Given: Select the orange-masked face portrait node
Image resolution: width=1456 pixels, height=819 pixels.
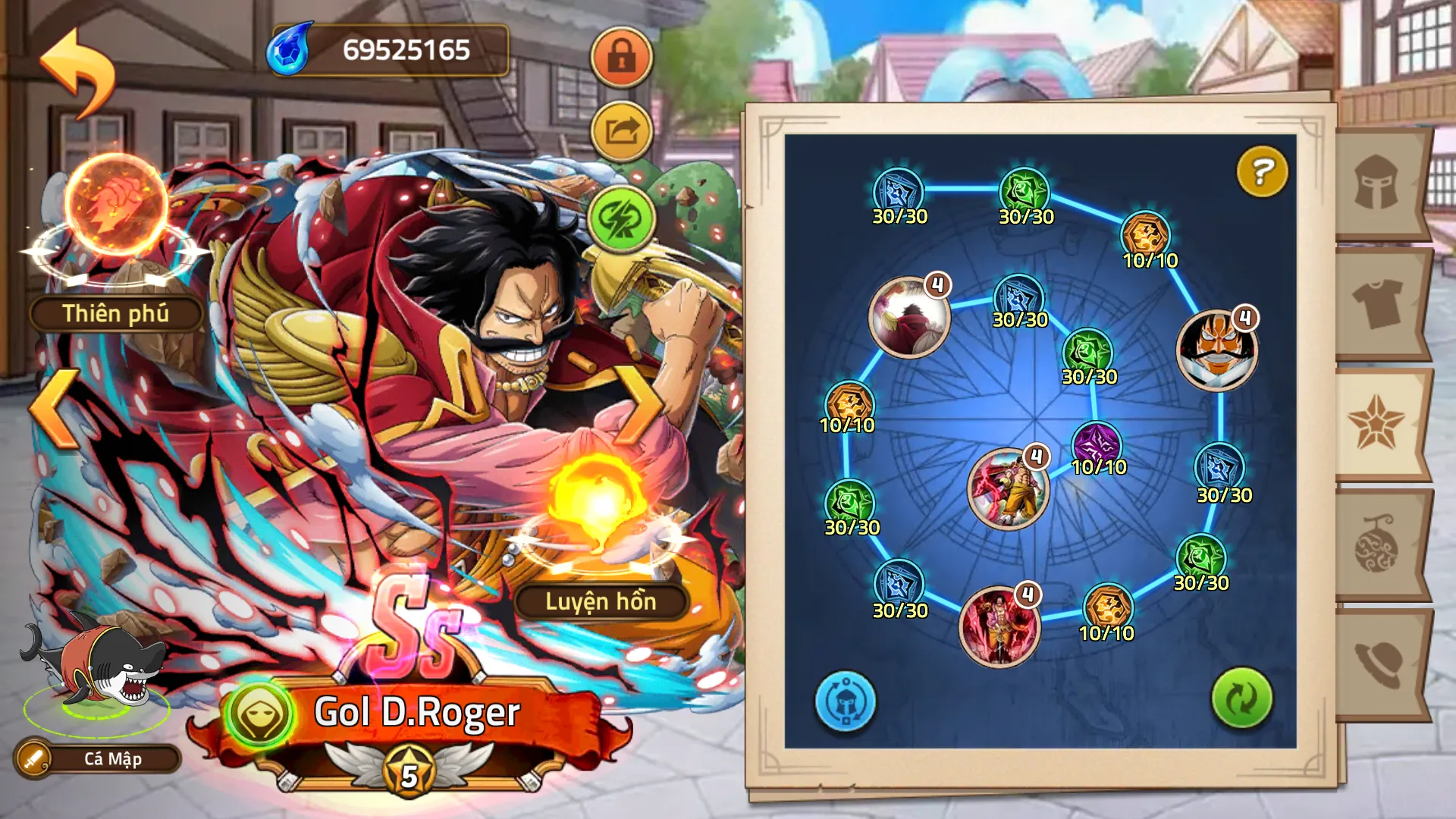Looking at the screenshot, I should click(x=1216, y=350).
